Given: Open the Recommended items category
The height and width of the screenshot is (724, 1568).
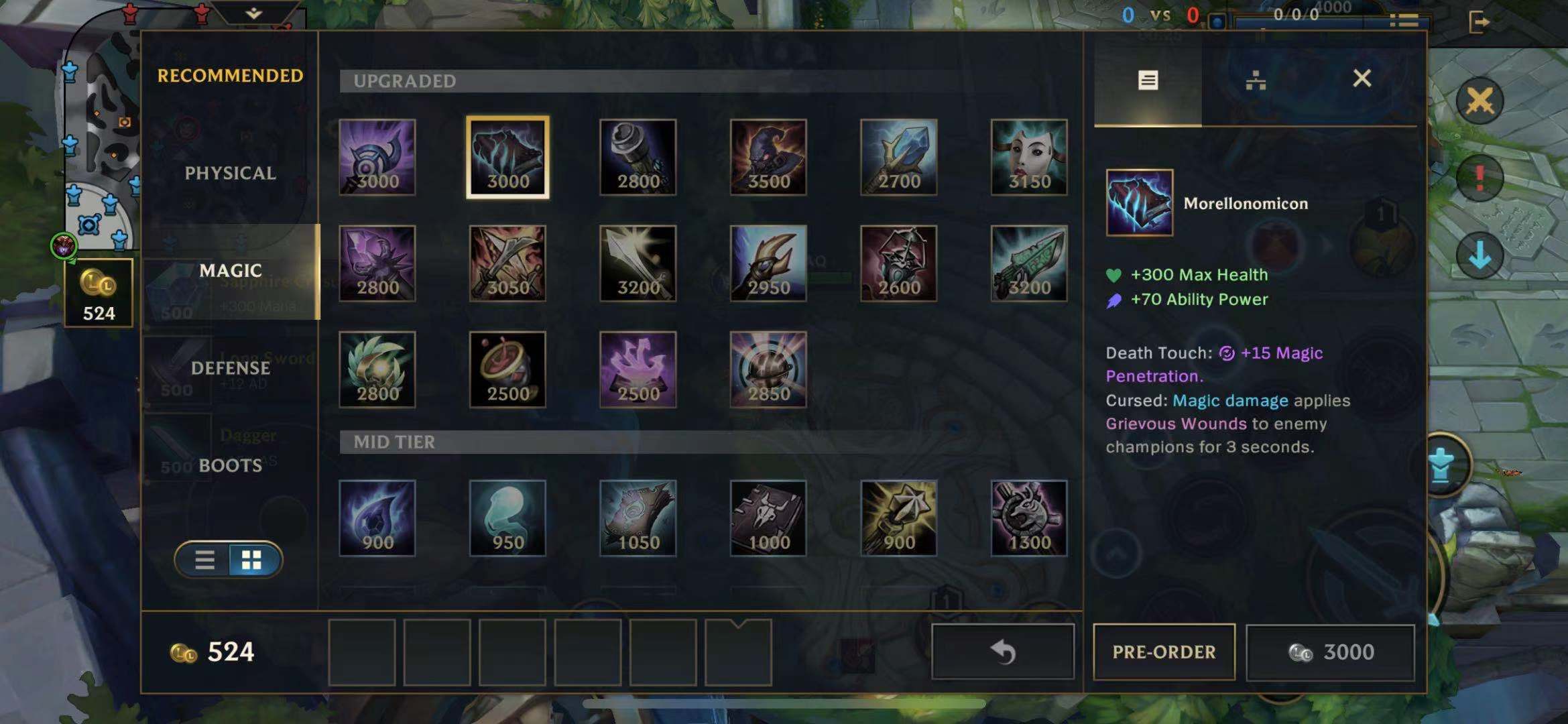Looking at the screenshot, I should tap(230, 76).
